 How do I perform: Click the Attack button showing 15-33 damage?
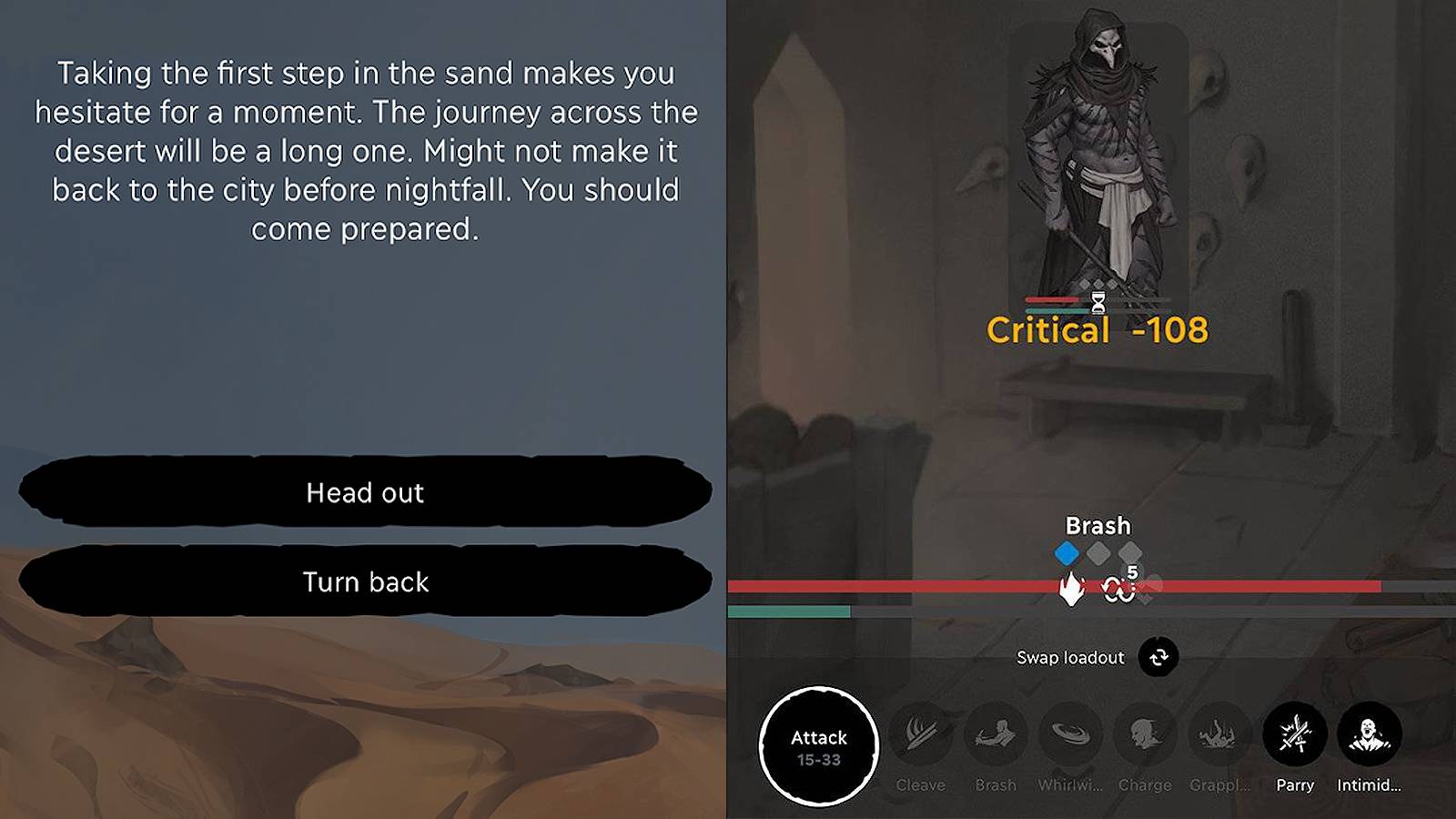tap(818, 746)
